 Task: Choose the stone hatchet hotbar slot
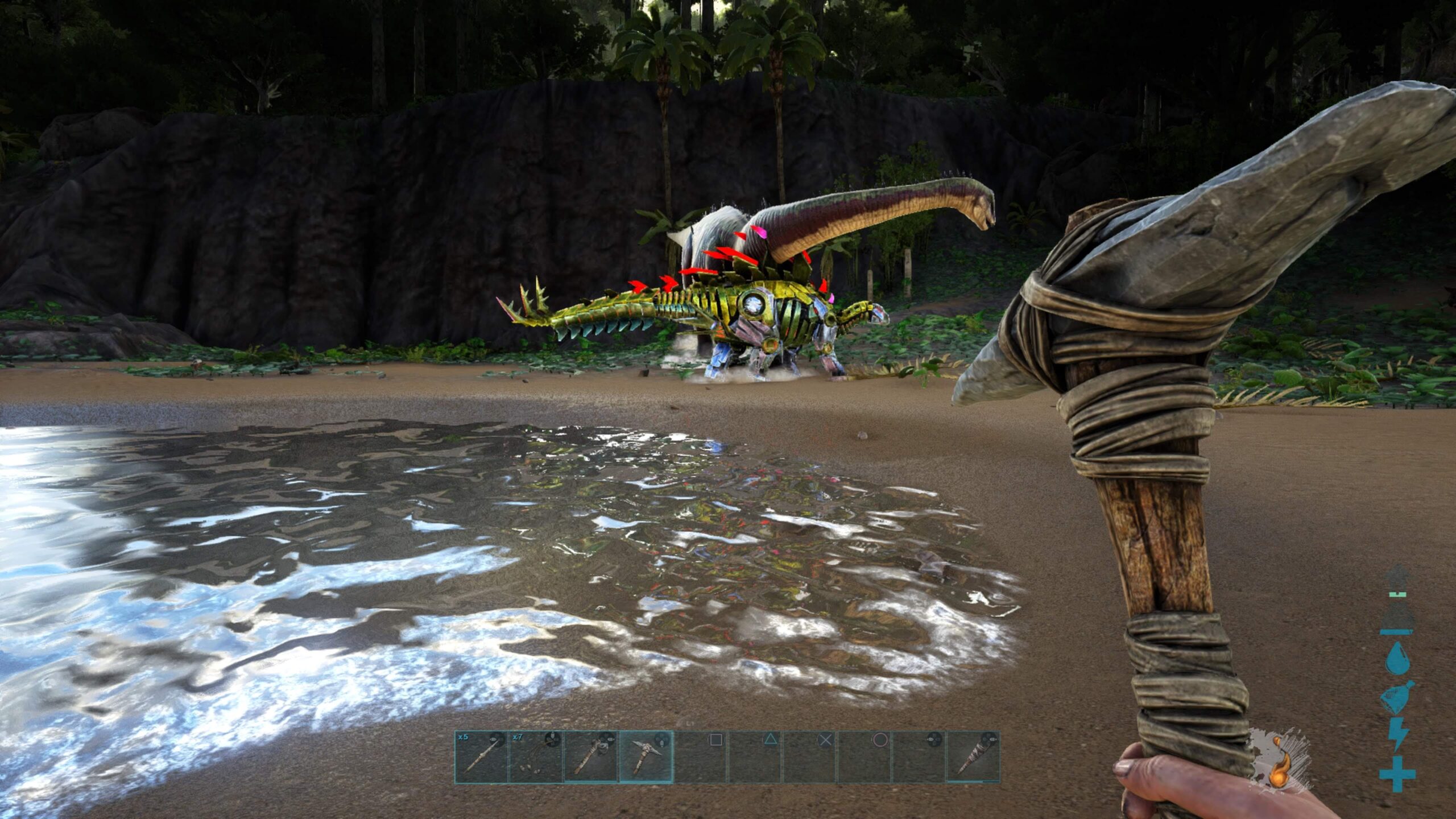[590, 757]
